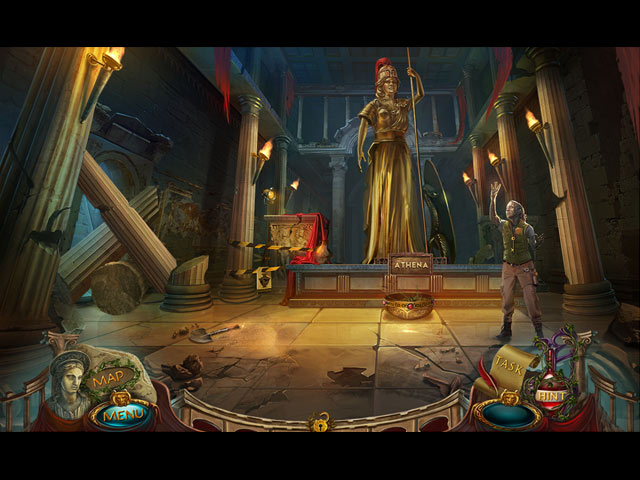
Task: Toggle the golden padlock on inventory bar
Action: point(320,420)
